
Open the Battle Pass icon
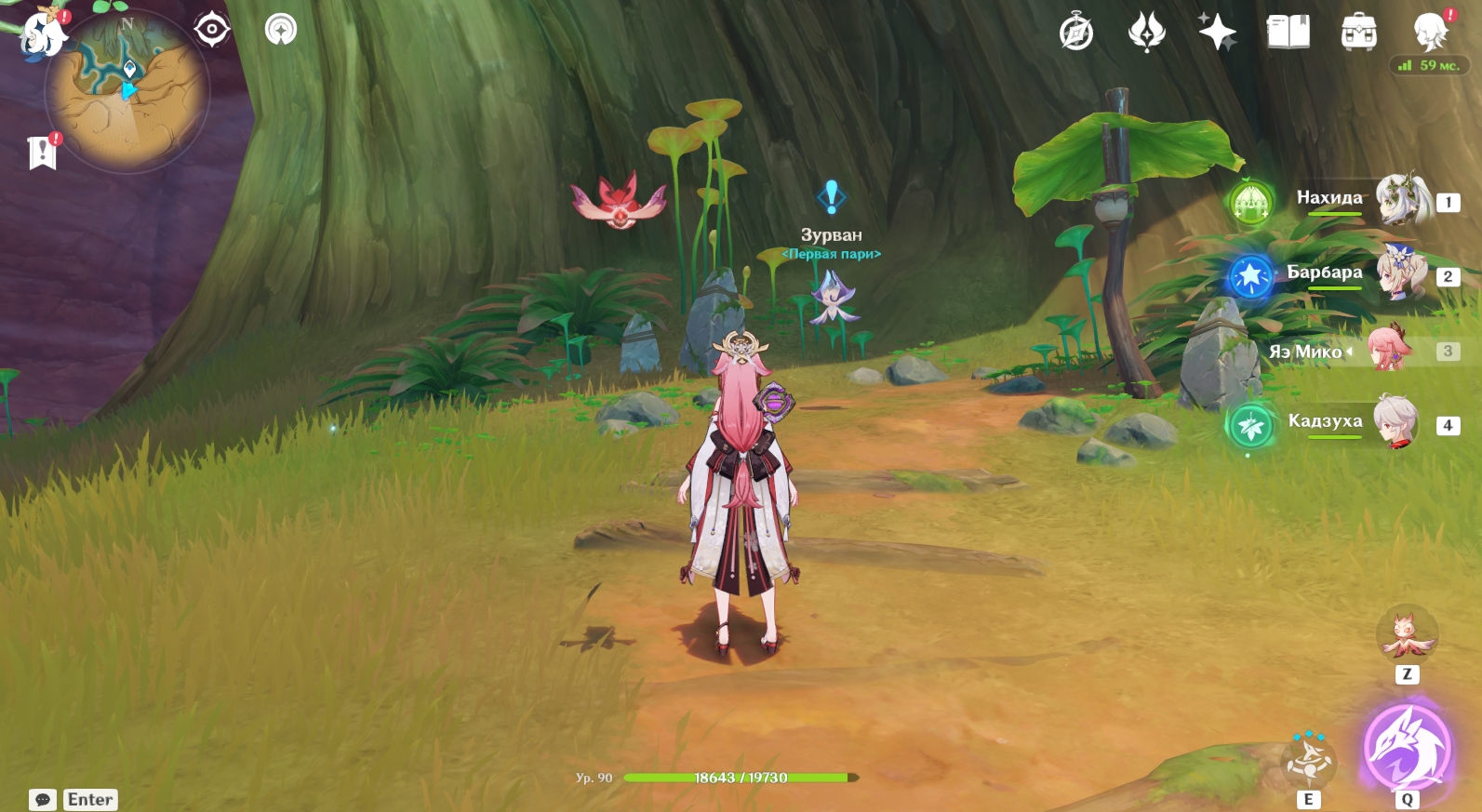coord(1146,33)
